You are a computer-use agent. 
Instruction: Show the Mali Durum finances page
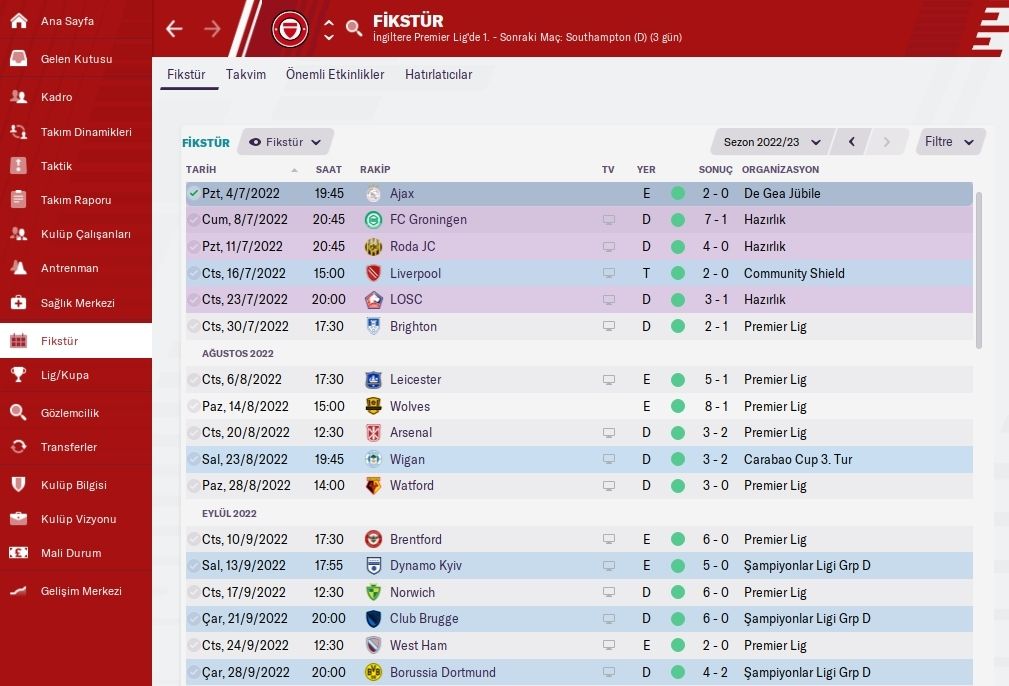click(x=70, y=553)
